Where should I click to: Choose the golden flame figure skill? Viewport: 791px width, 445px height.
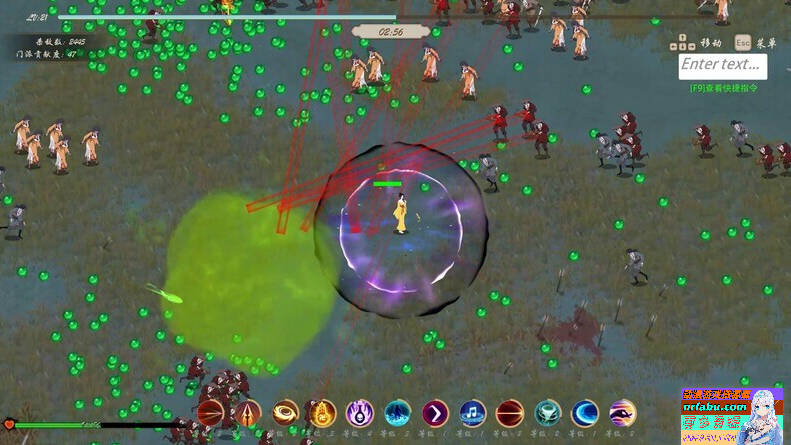(322, 412)
